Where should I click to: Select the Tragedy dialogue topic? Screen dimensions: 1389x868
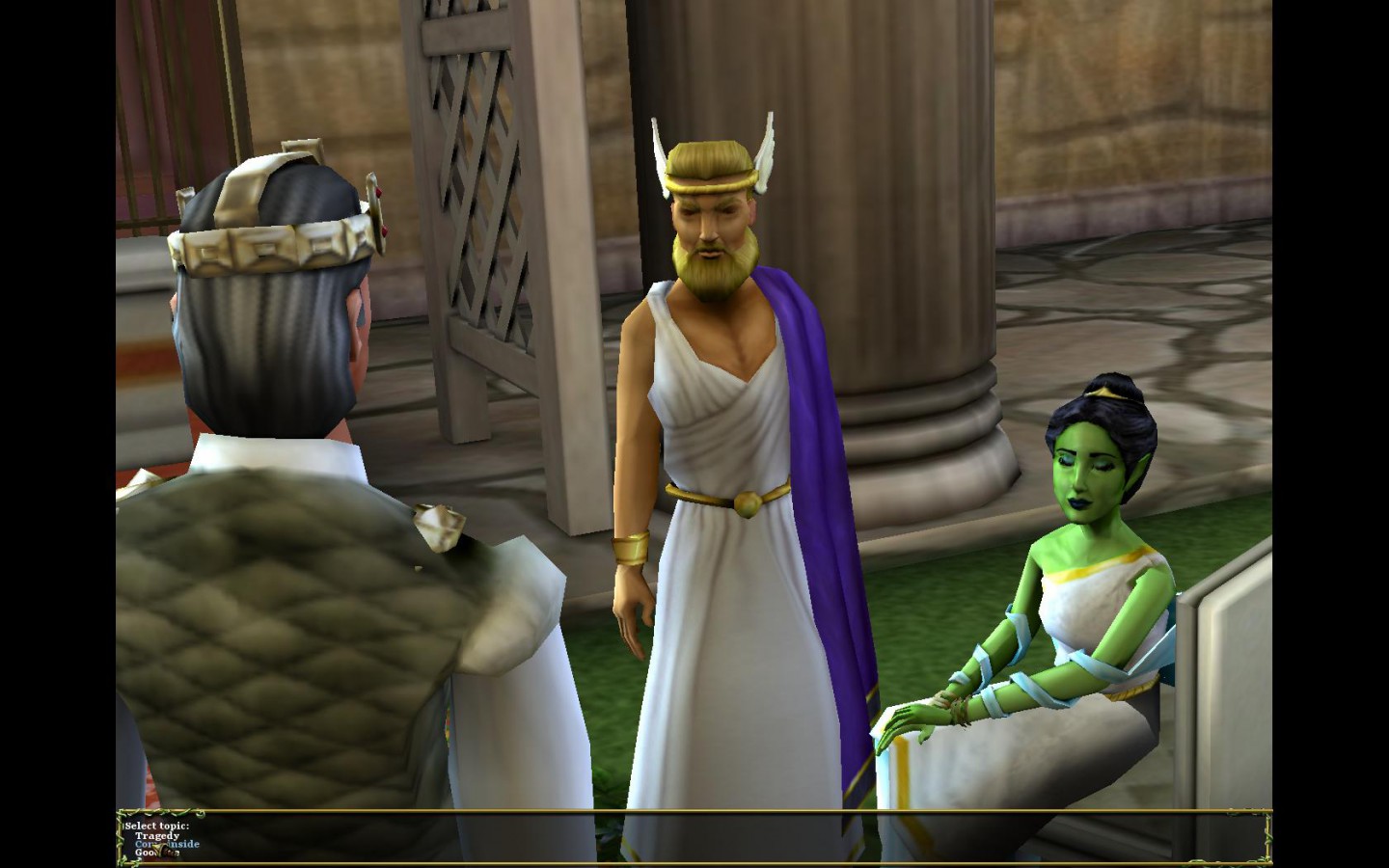tap(156, 835)
